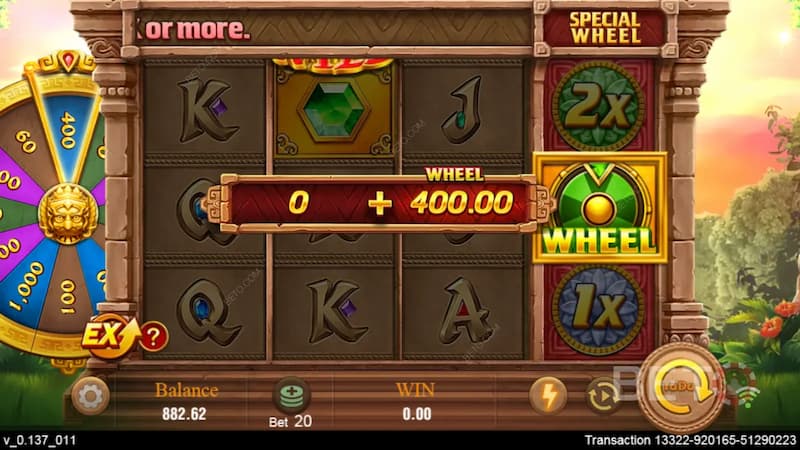
Task: Open the Bet amount chip selector
Action: pos(290,396)
